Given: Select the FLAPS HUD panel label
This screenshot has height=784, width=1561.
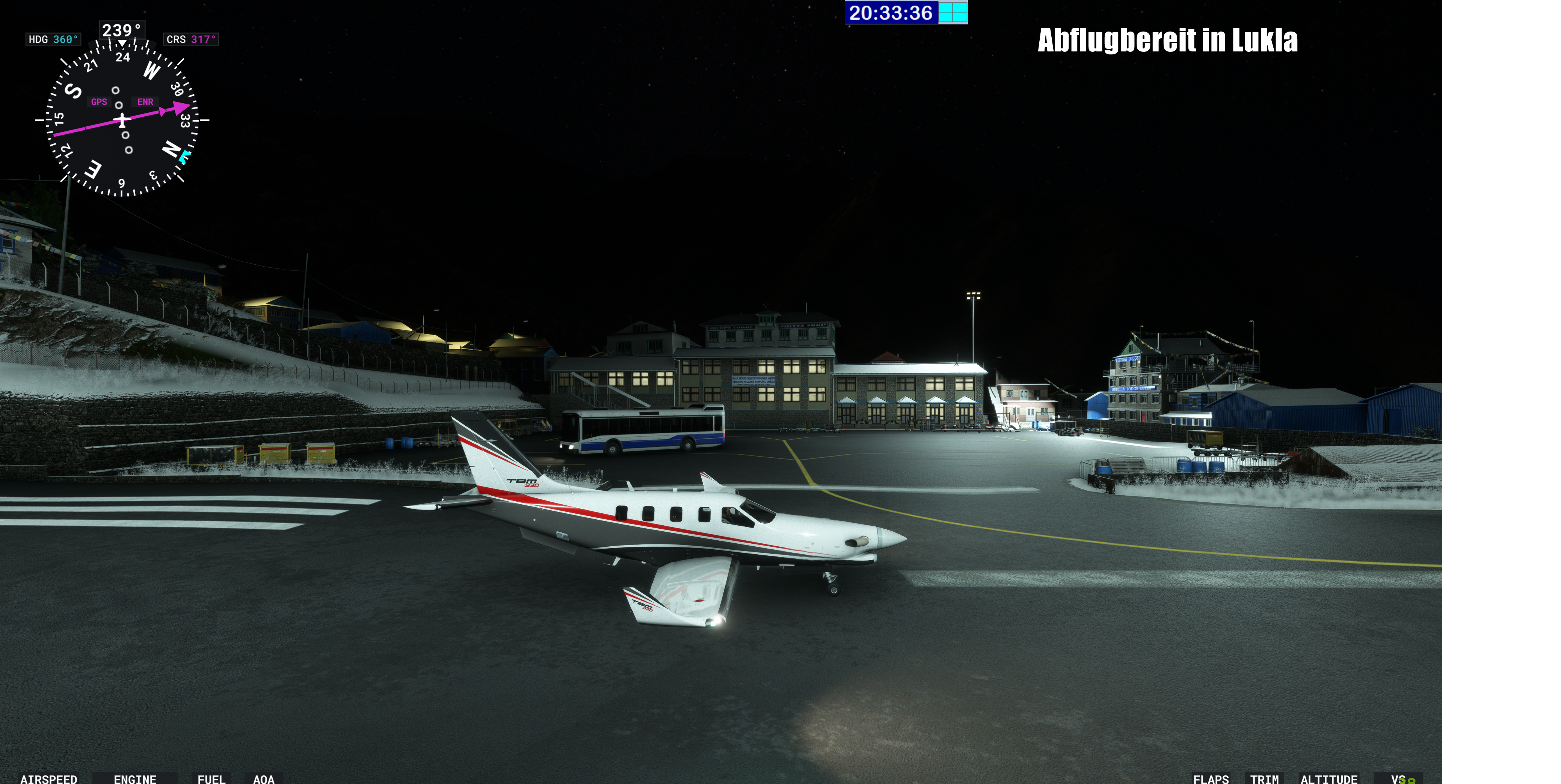Looking at the screenshot, I should pyautogui.click(x=1211, y=778).
